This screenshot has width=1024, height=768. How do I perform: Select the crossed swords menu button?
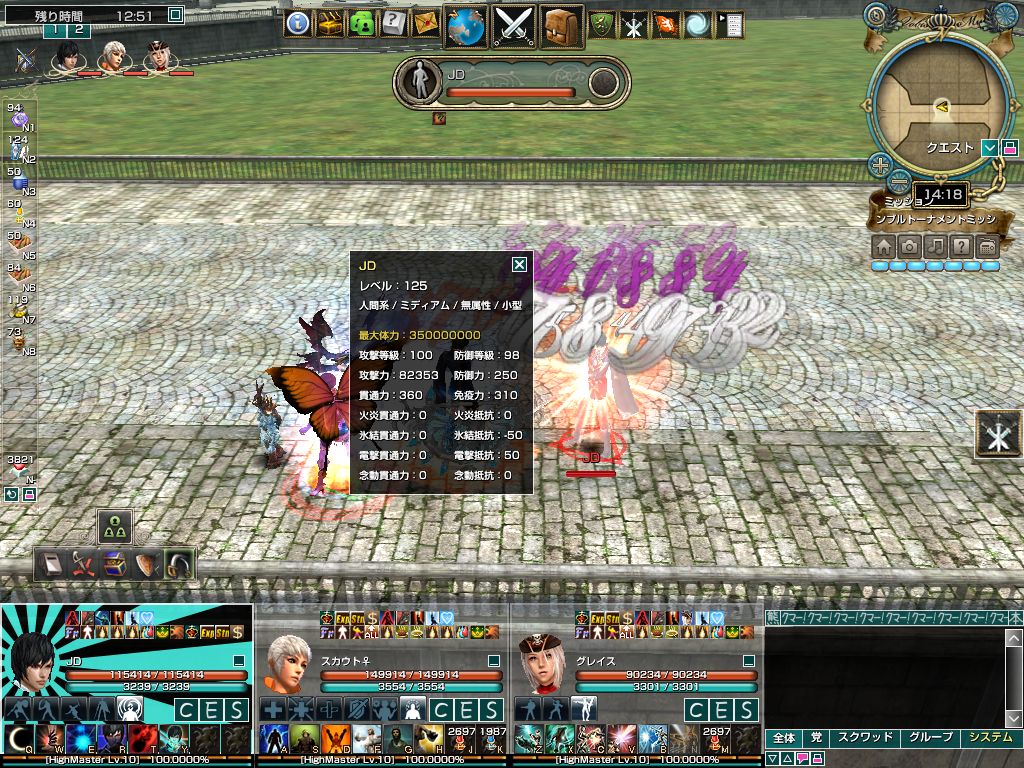(x=513, y=25)
